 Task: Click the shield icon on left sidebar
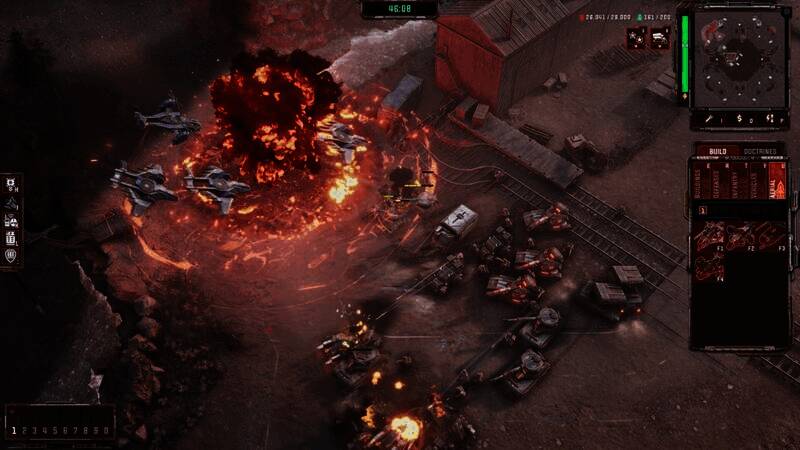[x=11, y=256]
